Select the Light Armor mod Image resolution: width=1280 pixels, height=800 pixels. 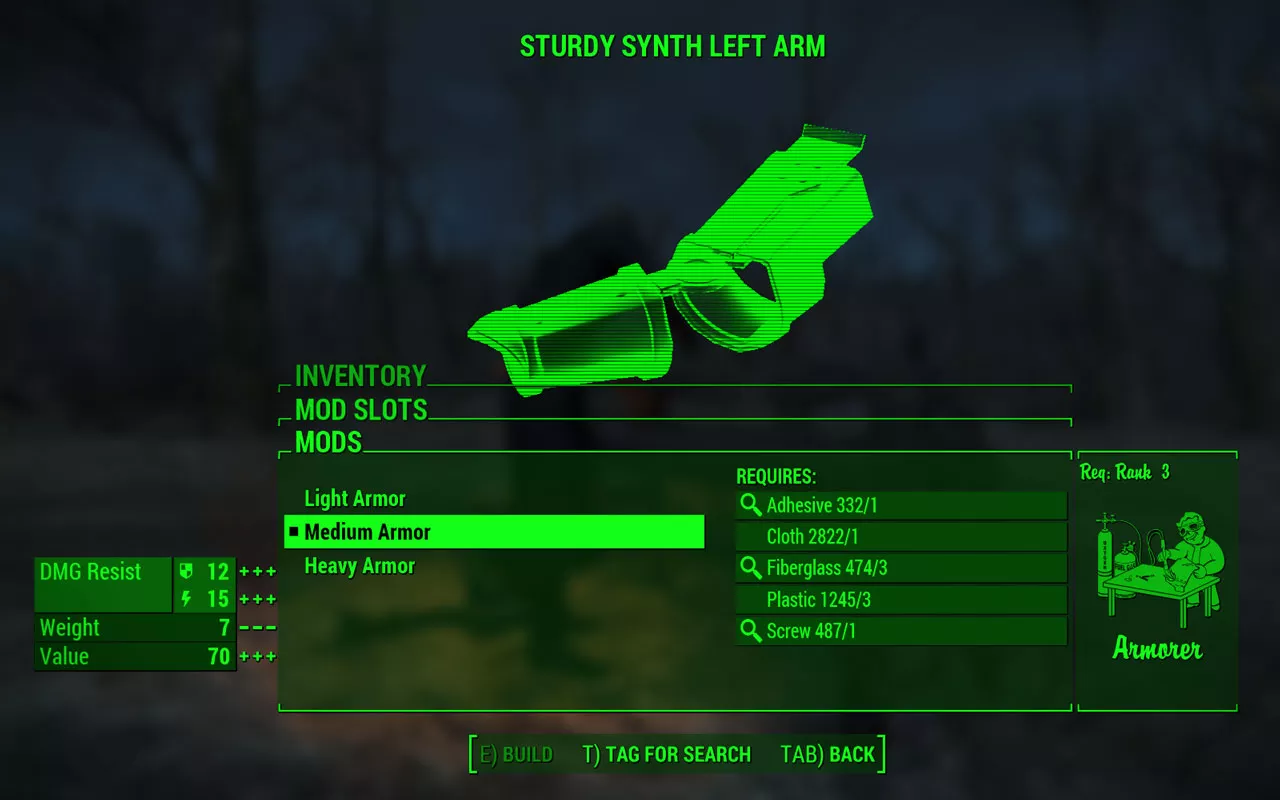point(355,499)
